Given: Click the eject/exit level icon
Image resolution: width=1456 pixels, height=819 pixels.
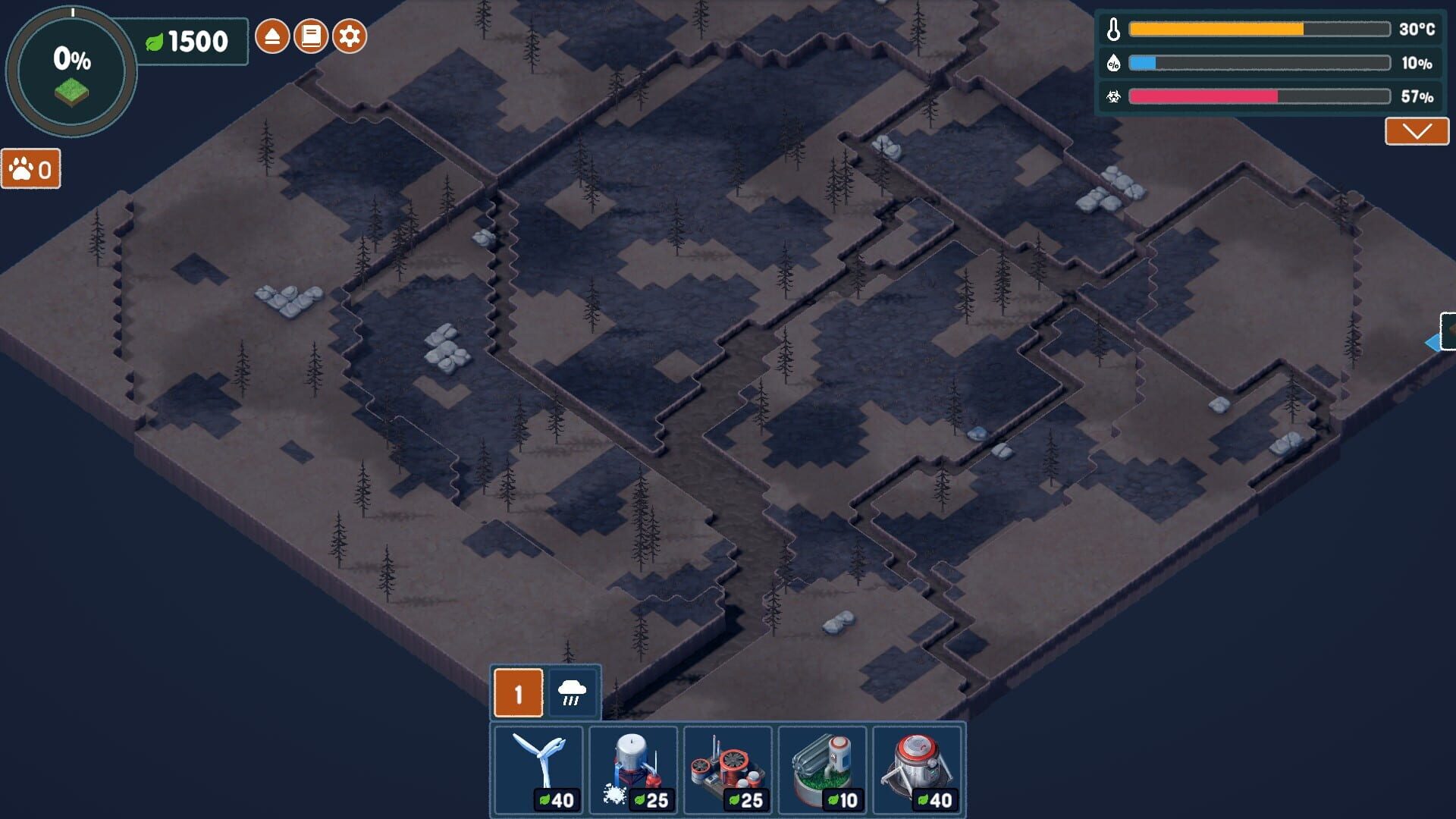Looking at the screenshot, I should 273,34.
